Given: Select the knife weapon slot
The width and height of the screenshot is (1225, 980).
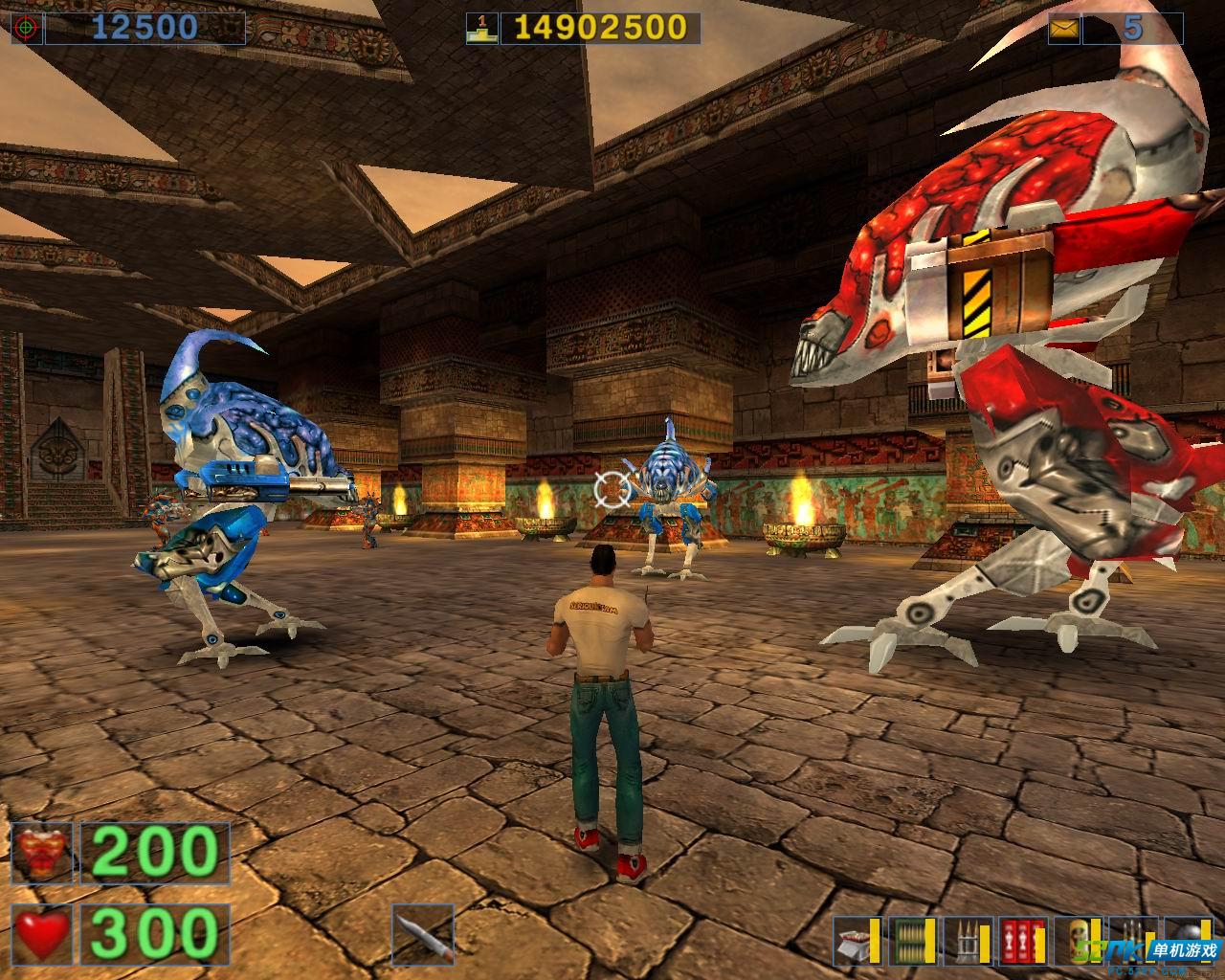Looking at the screenshot, I should [423, 934].
